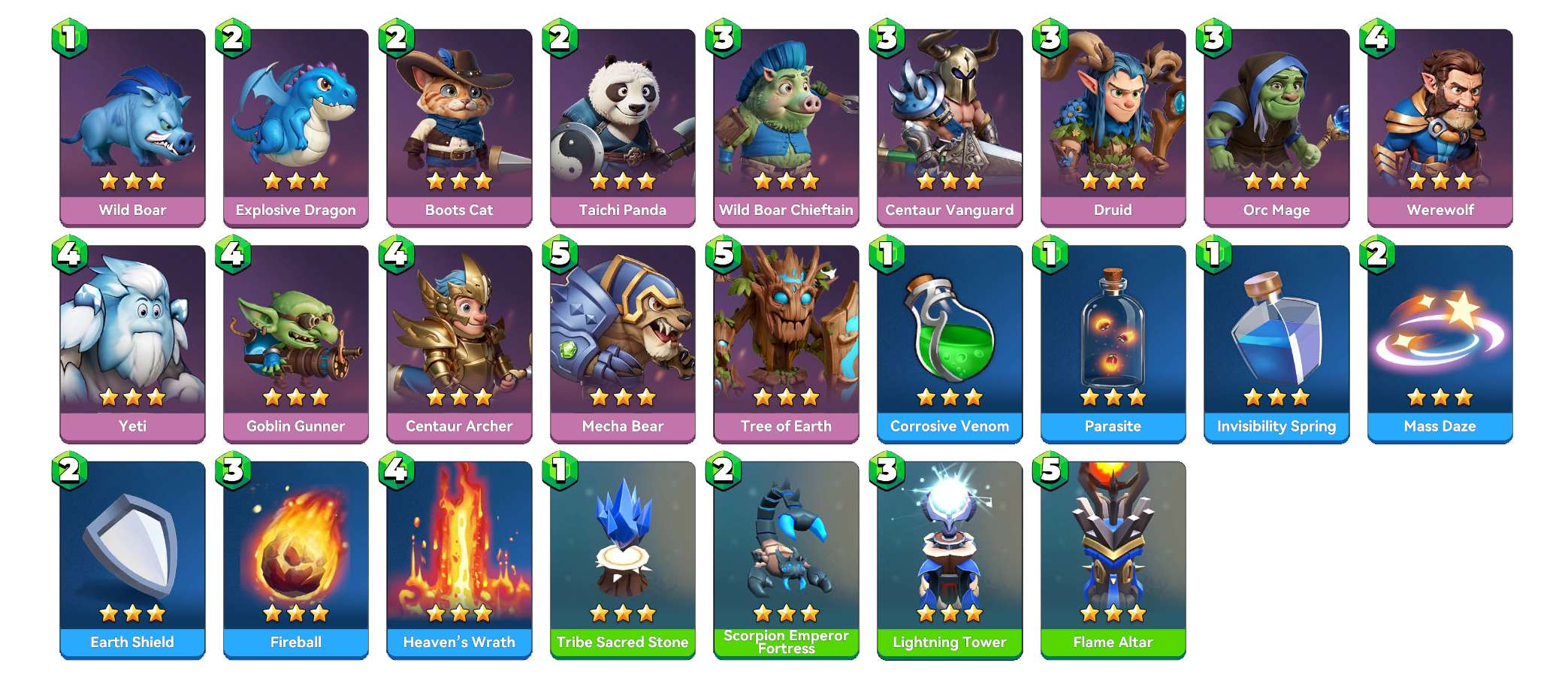
Task: Select the Flame Altar building card
Action: click(1113, 560)
